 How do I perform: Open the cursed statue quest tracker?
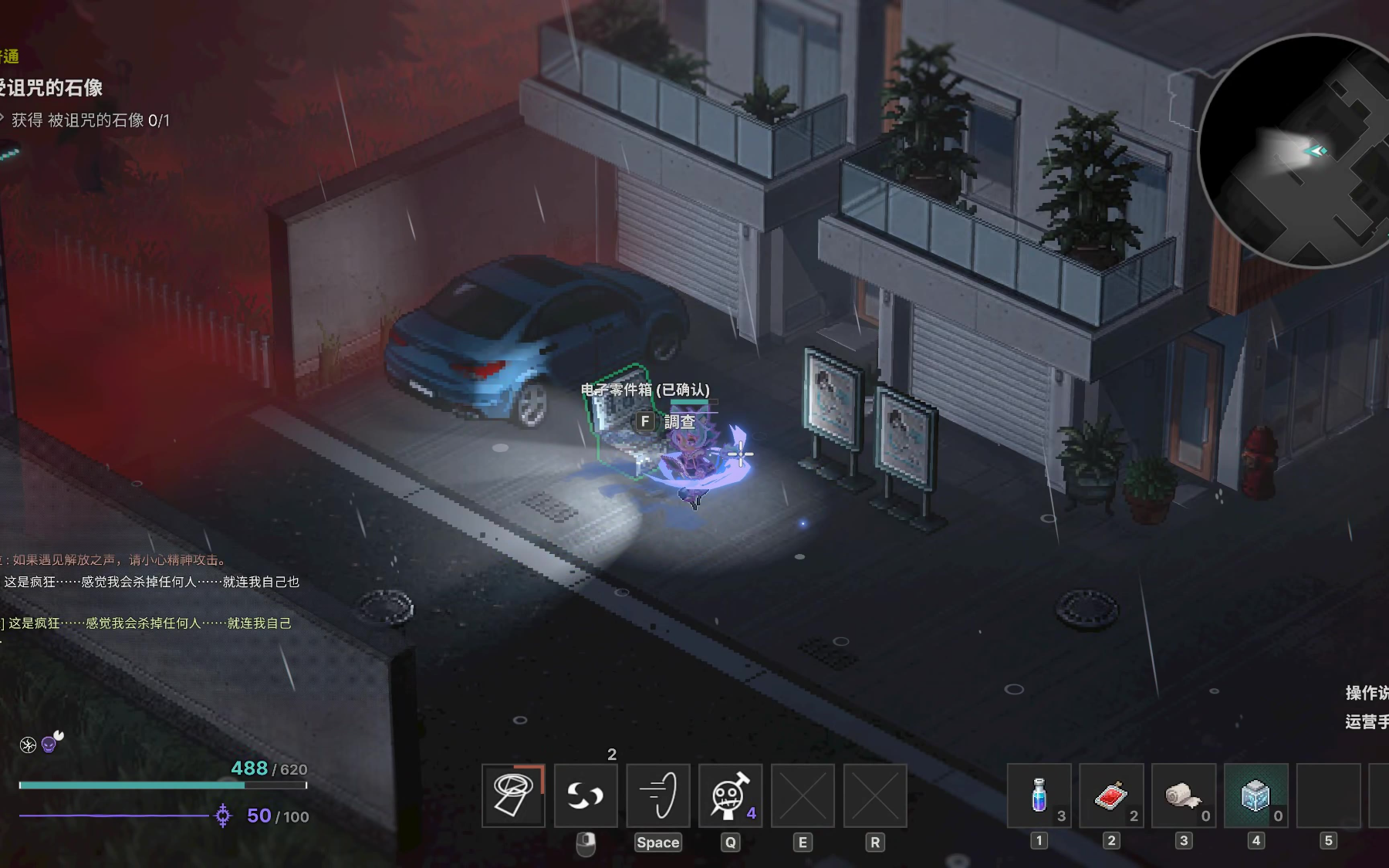pyautogui.click(x=52, y=88)
